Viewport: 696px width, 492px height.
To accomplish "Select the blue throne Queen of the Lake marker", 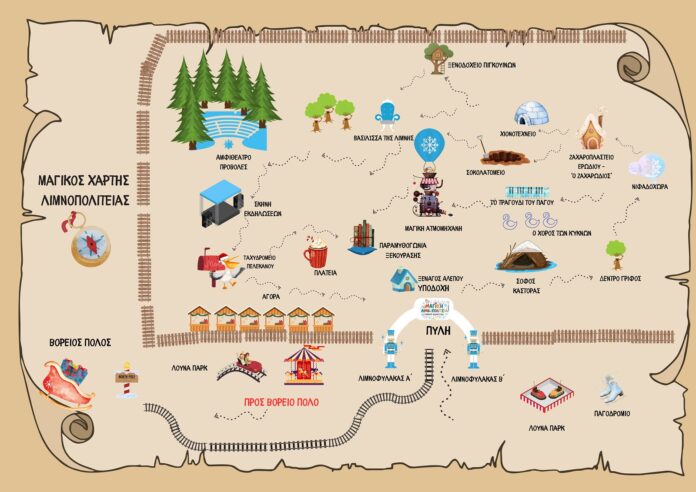I will [390, 118].
